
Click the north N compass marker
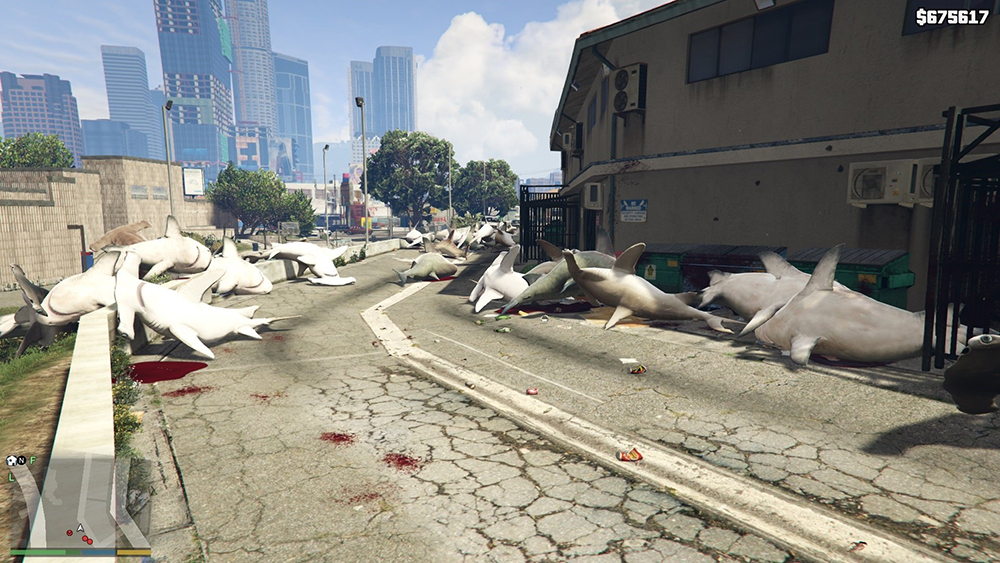point(22,461)
